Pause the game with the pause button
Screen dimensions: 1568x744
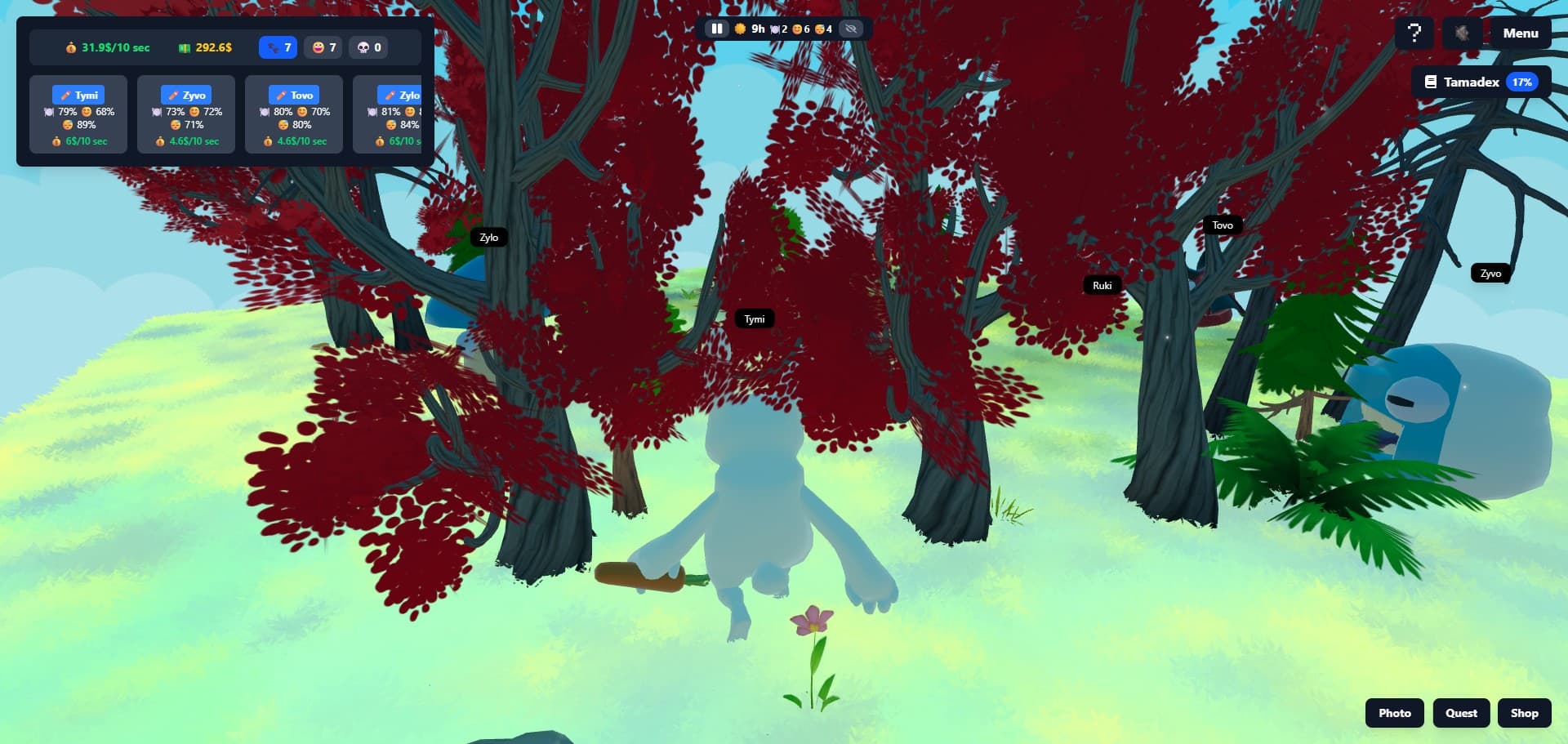point(716,29)
